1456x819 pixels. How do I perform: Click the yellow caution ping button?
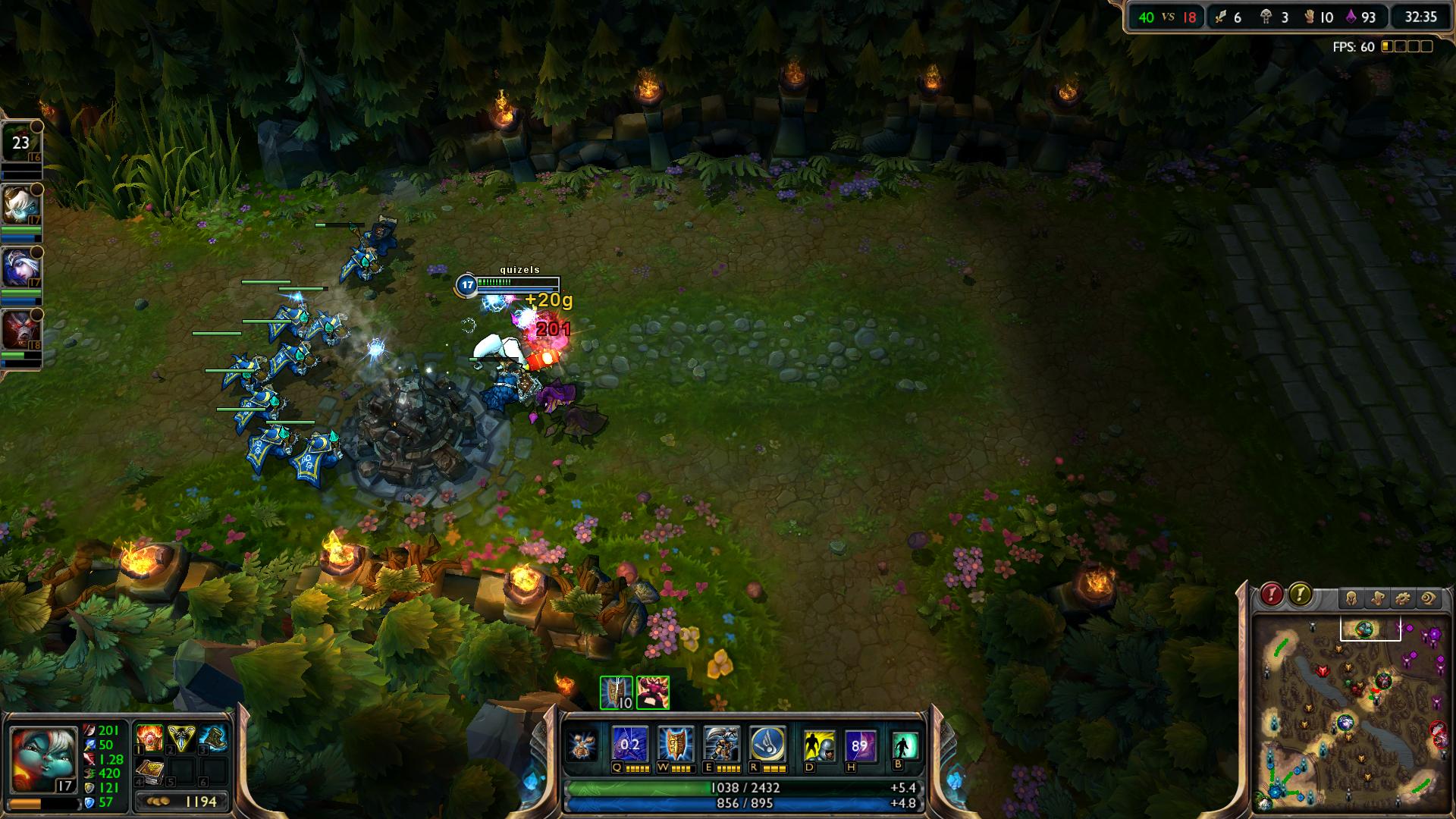coord(1300,595)
